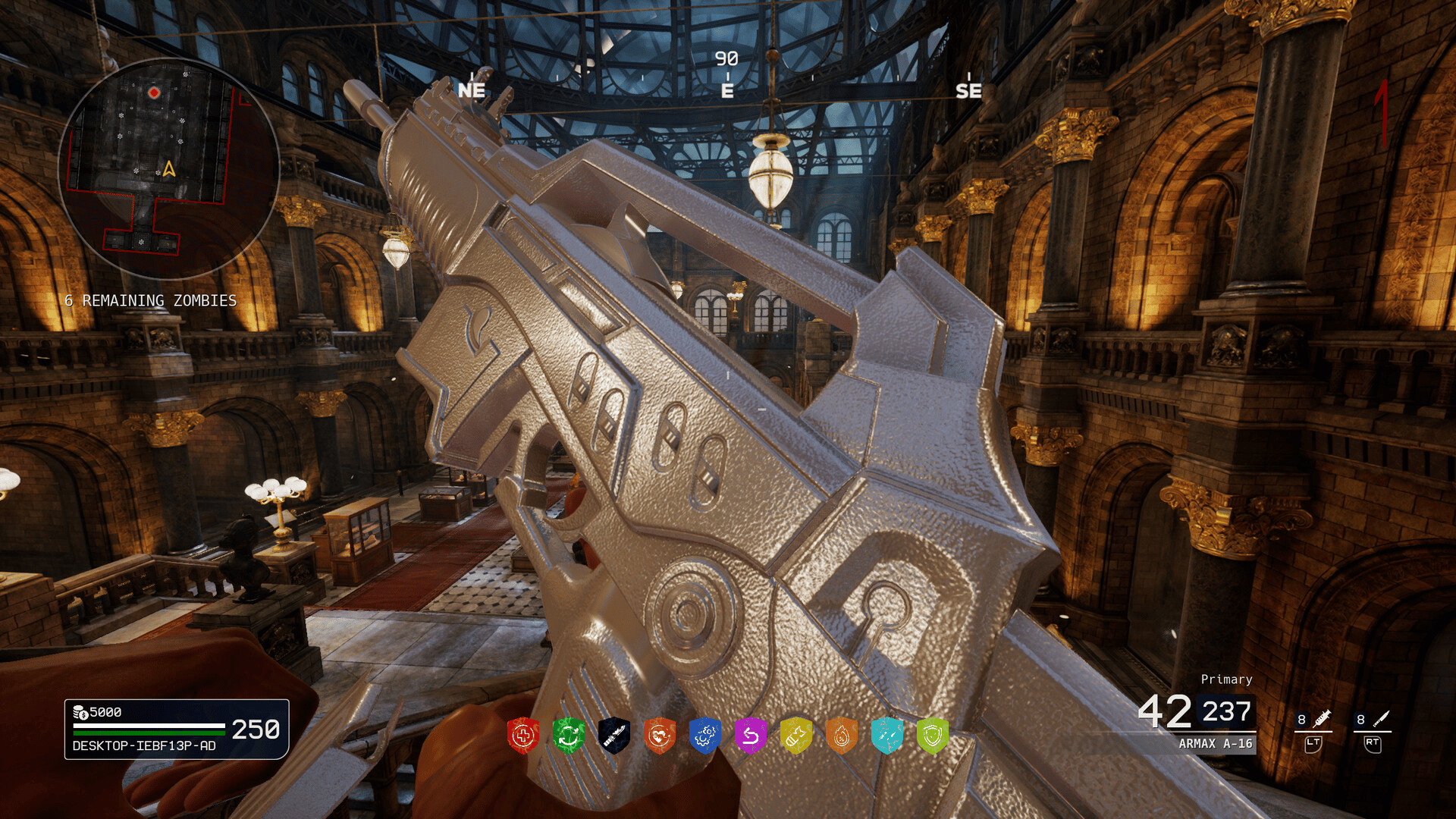This screenshot has width=1456, height=819.
Task: Select the green reload arrows perk shield
Action: coord(569,736)
